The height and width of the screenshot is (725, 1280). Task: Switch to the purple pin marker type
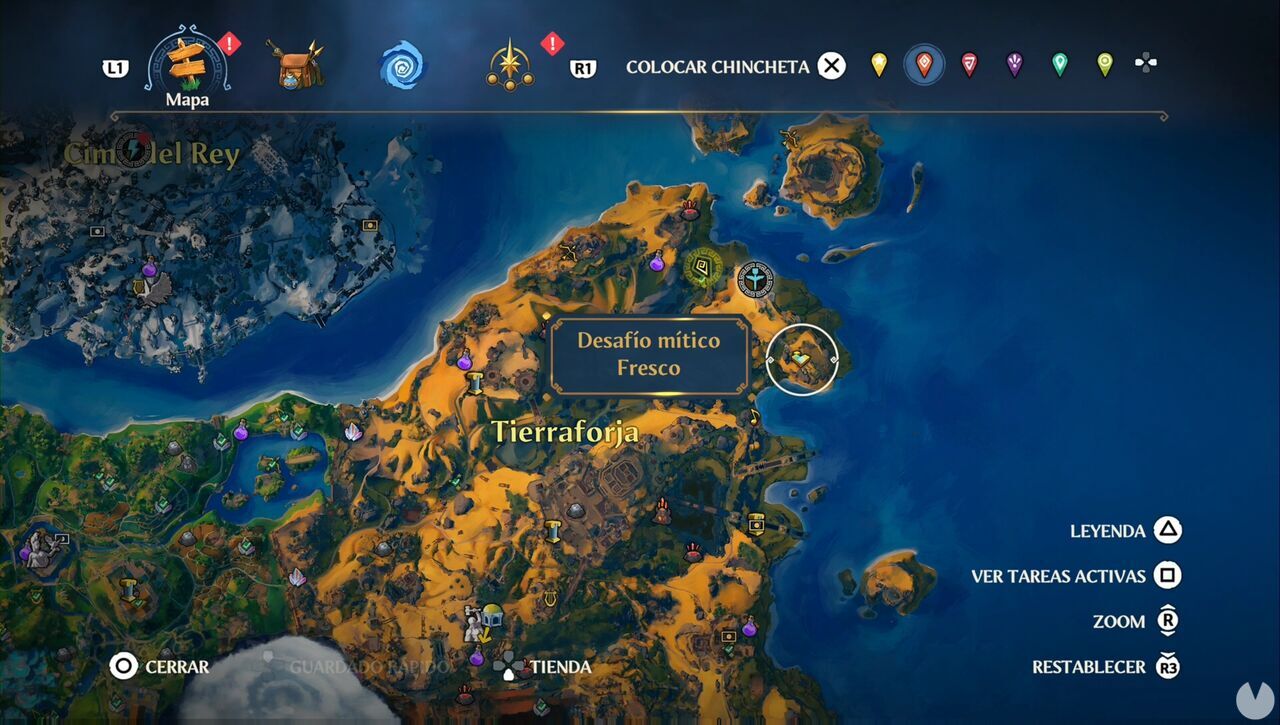[1013, 63]
